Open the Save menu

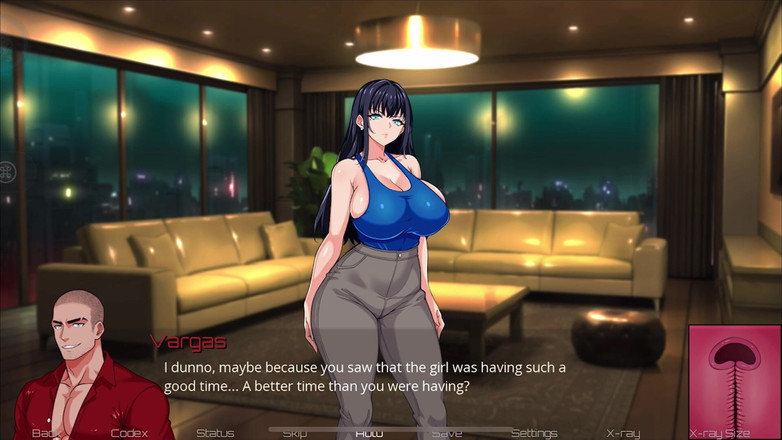click(447, 433)
